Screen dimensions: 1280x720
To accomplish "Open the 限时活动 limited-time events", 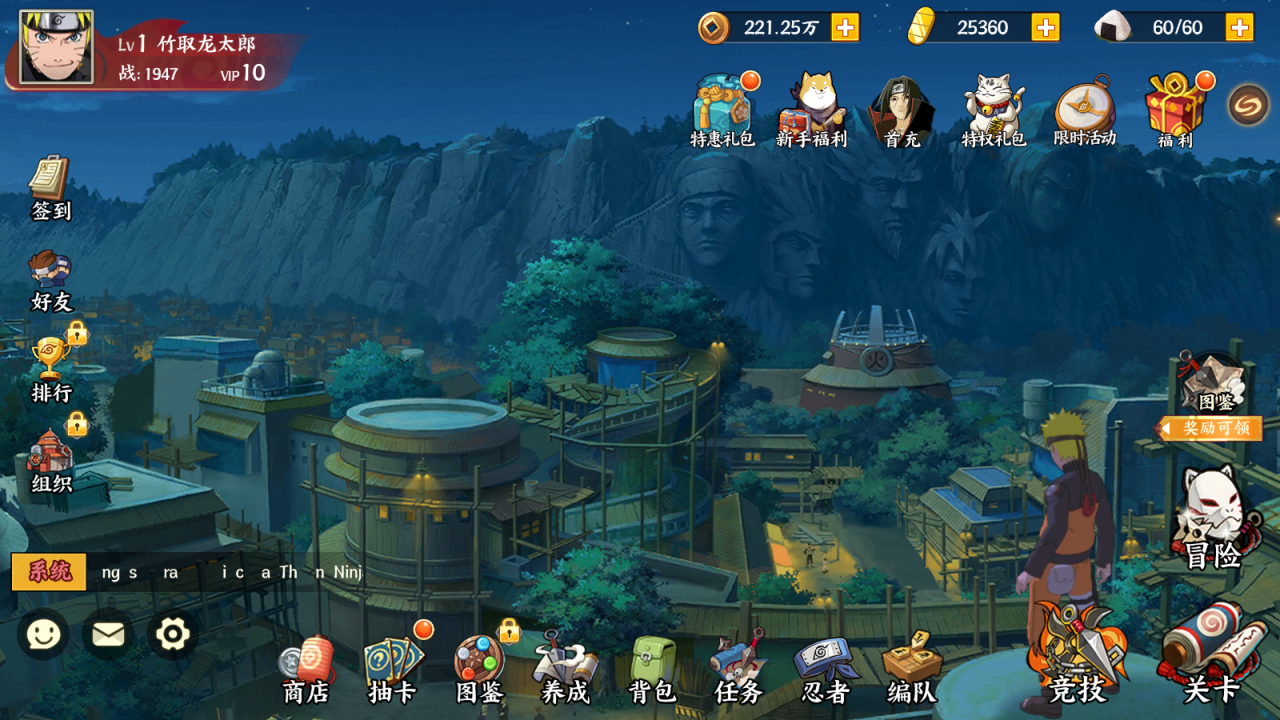I will click(x=1084, y=110).
